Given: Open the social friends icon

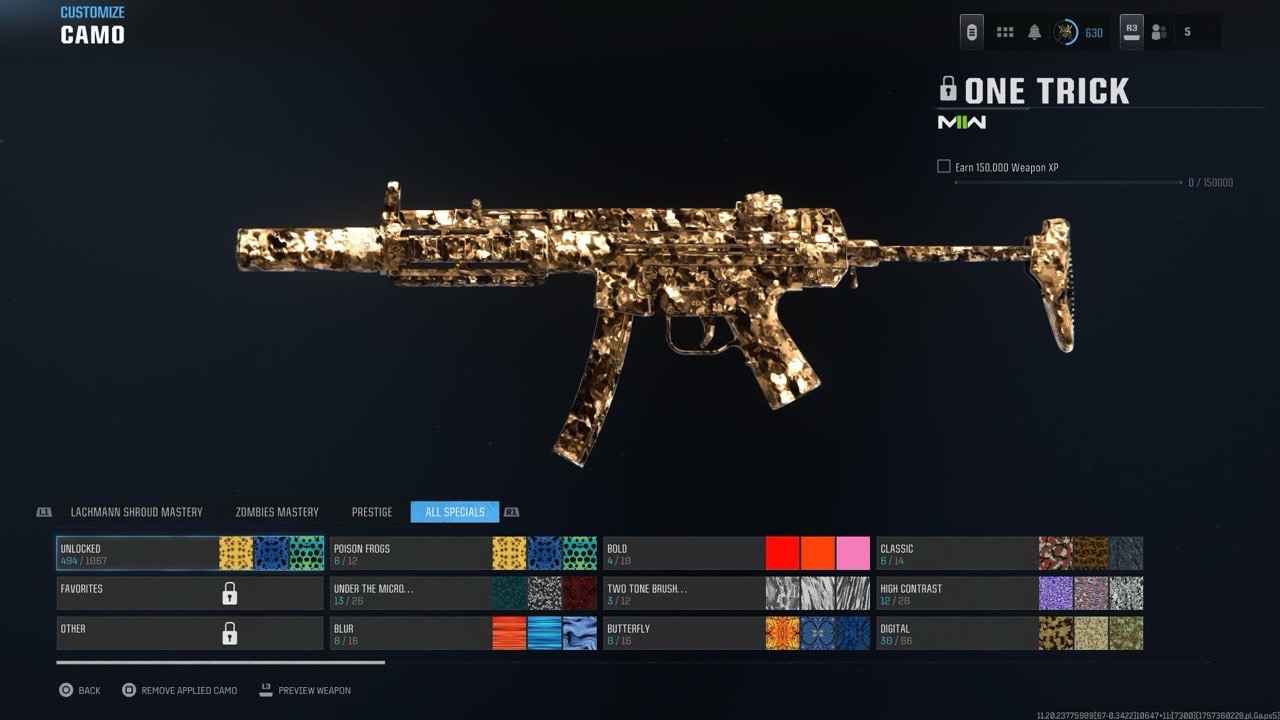Looking at the screenshot, I should (x=1159, y=32).
